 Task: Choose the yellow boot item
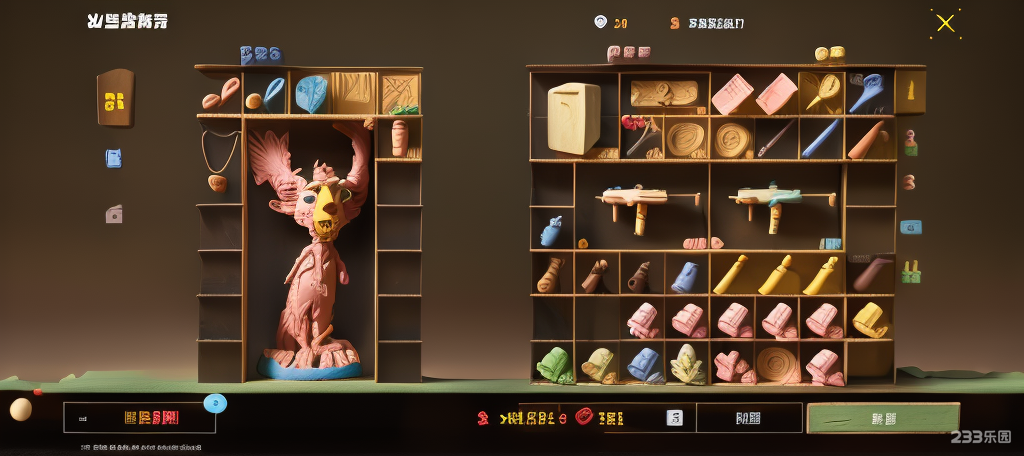[869, 319]
